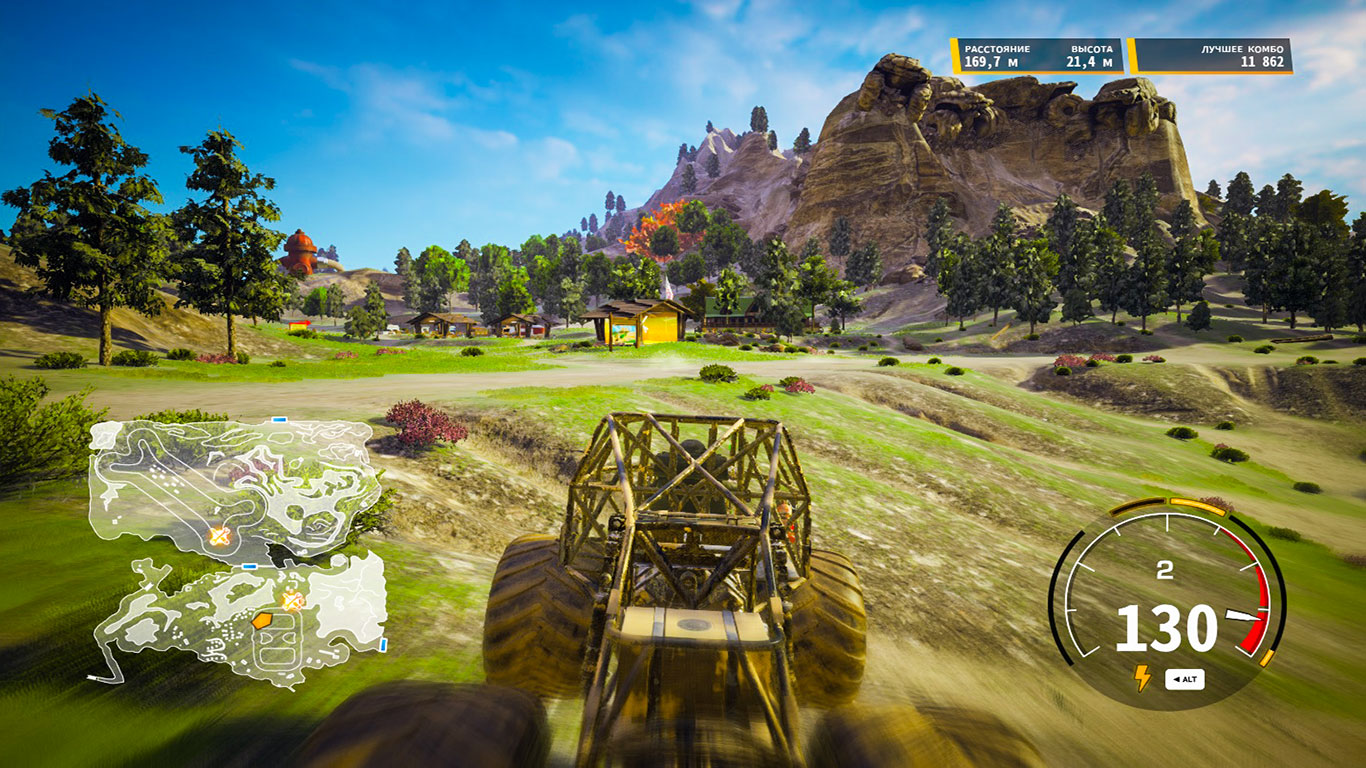Open the translucent minimap overlay
This screenshot has width=1366, height=768.
coord(237,550)
